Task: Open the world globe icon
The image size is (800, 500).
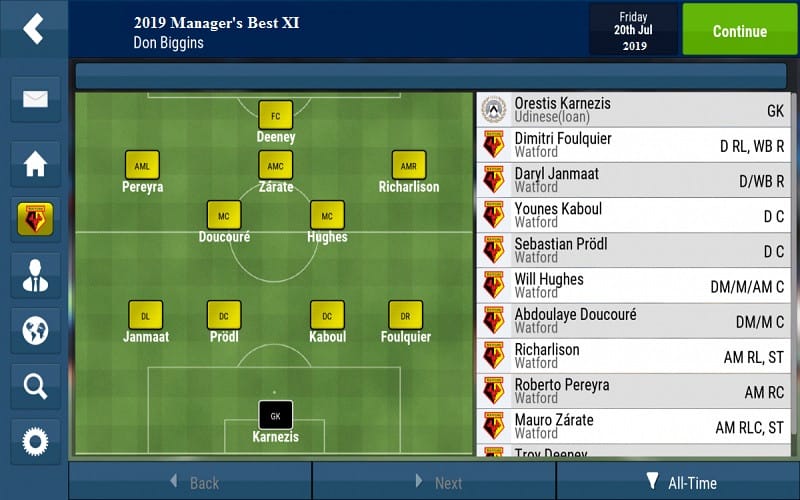Action: tap(35, 330)
